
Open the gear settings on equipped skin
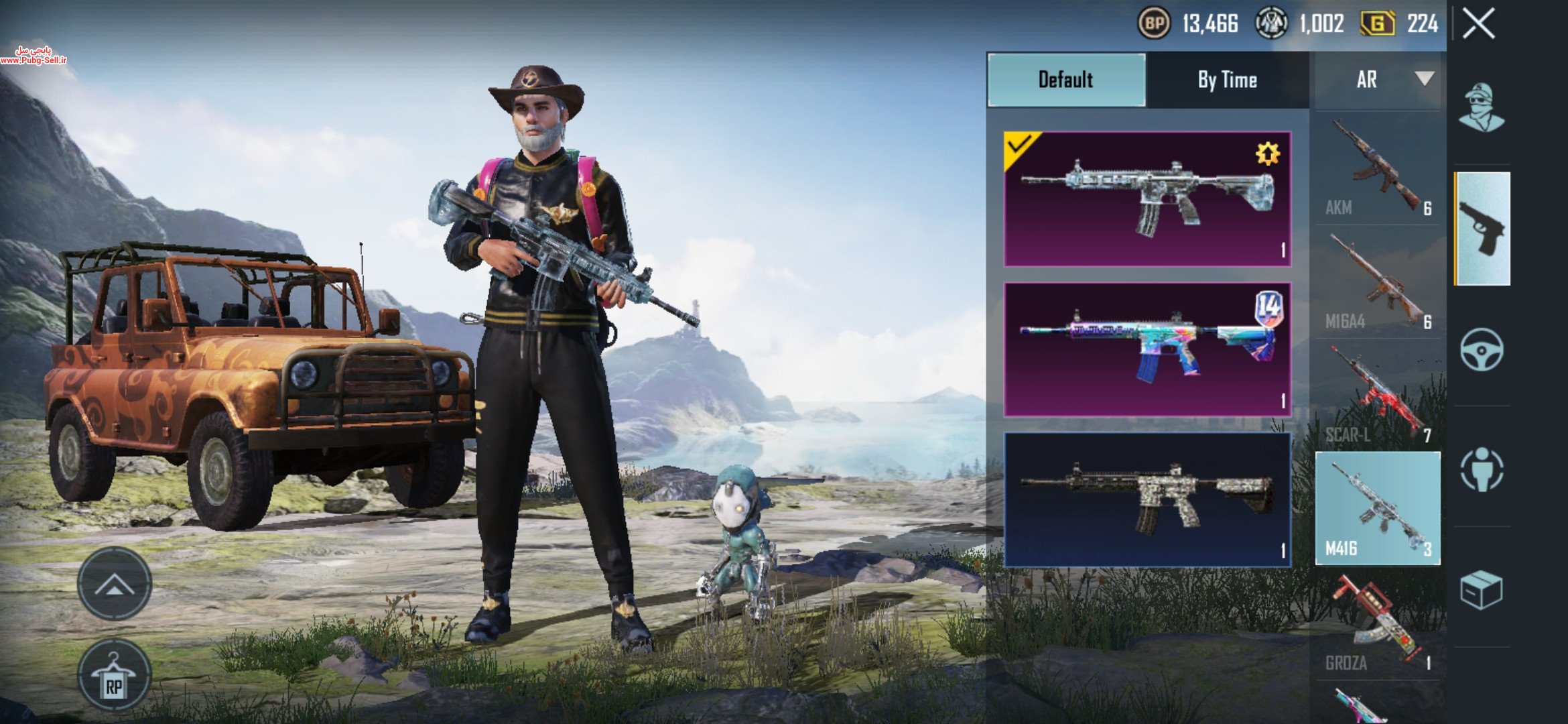click(1267, 154)
